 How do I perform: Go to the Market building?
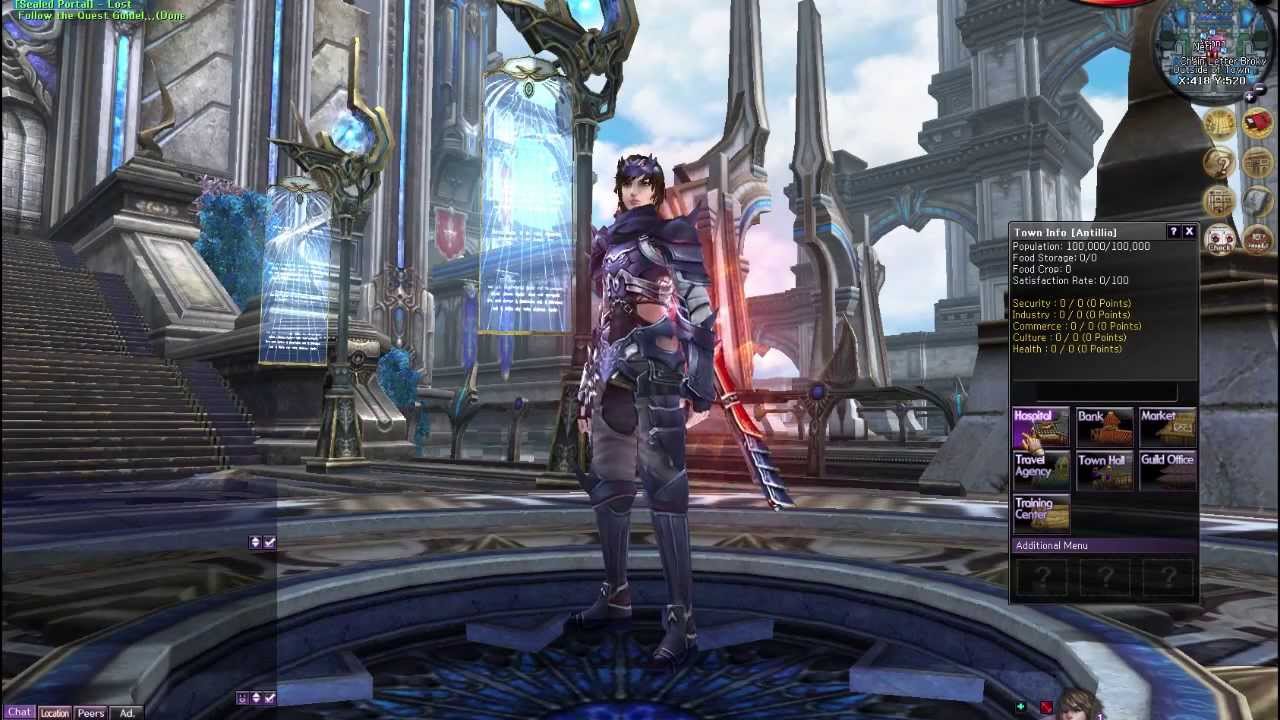coord(1167,427)
